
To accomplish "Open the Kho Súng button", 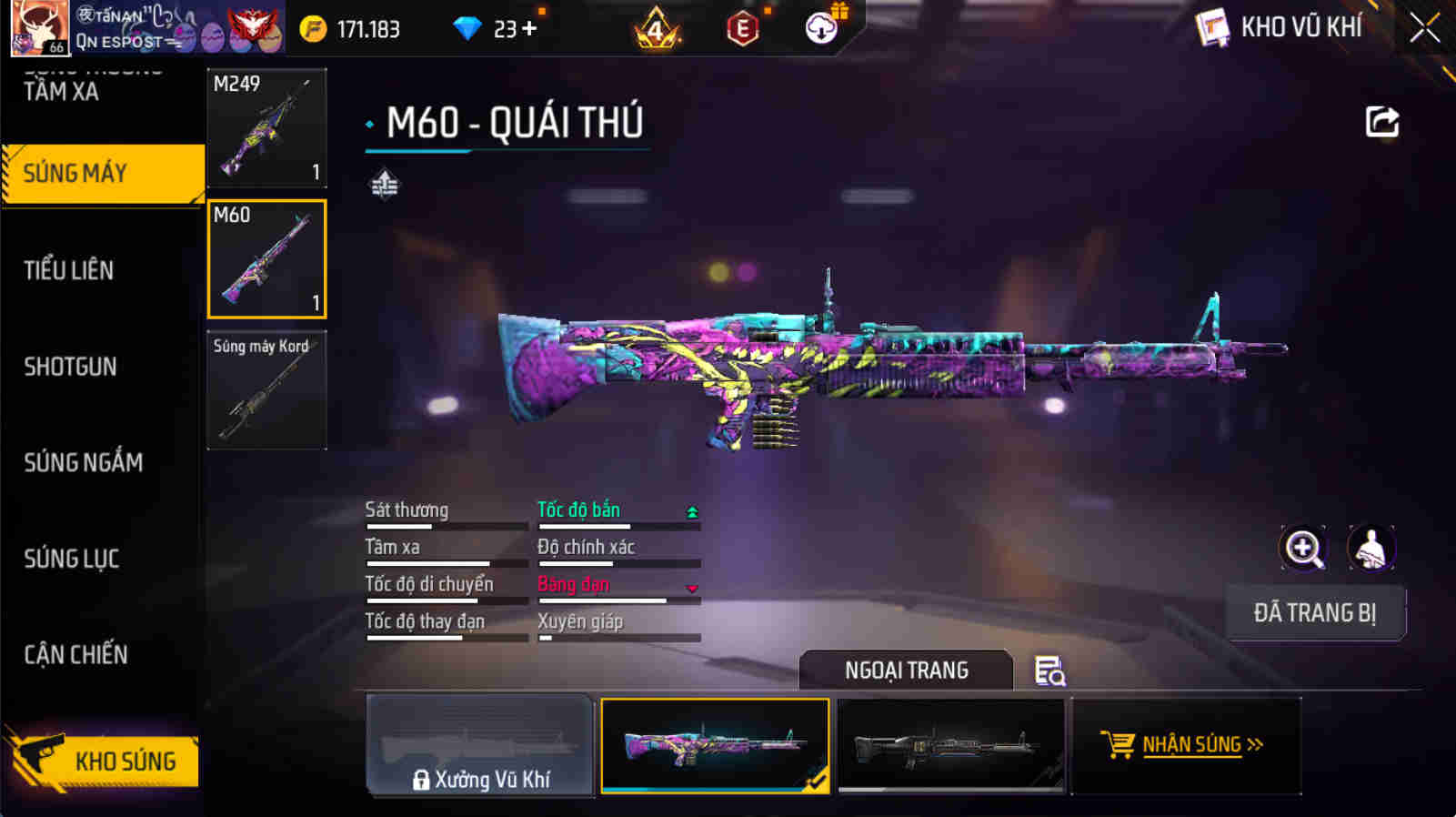I will pyautogui.click(x=105, y=761).
